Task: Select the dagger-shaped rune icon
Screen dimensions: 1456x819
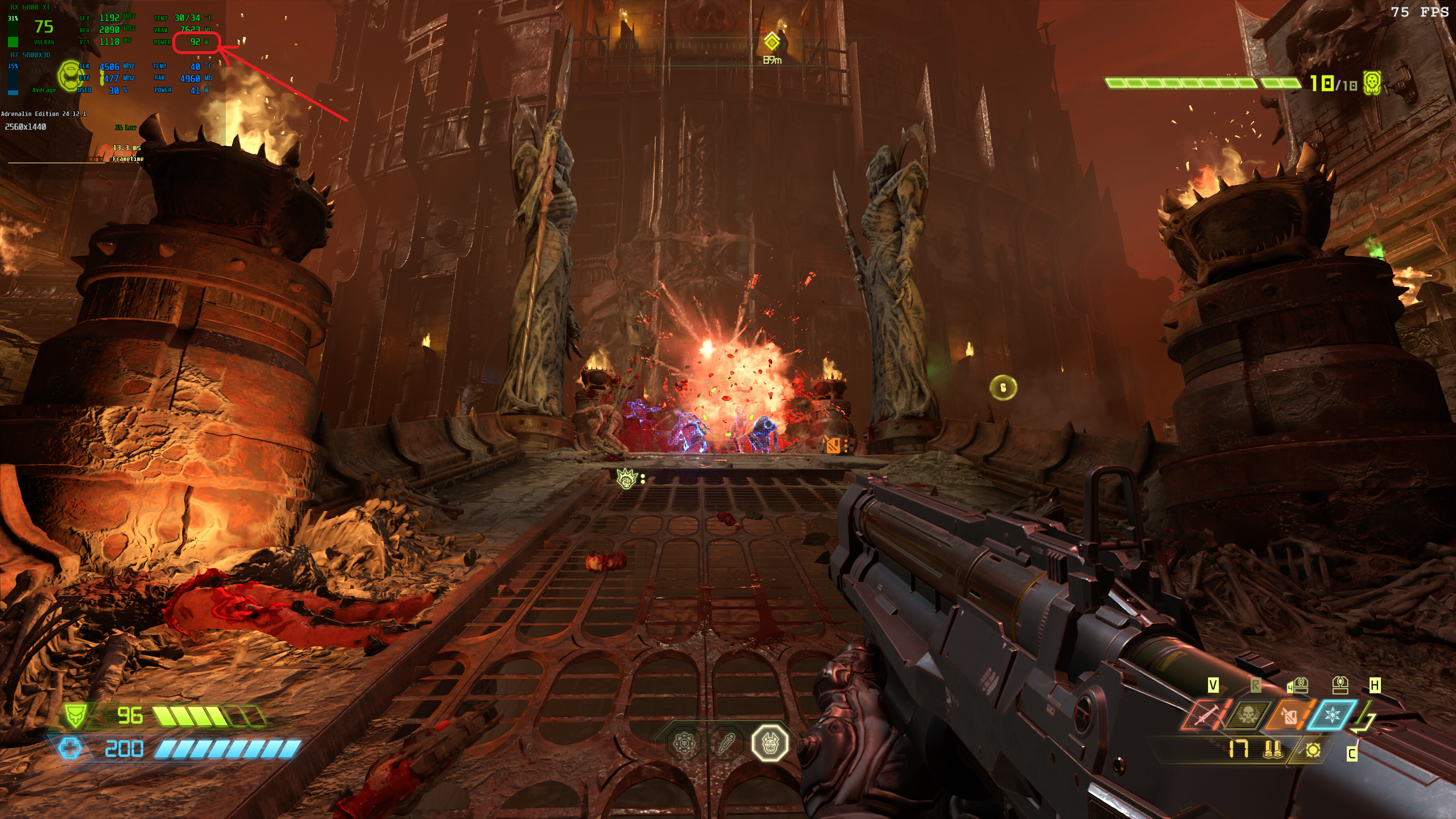Action: click(x=726, y=743)
